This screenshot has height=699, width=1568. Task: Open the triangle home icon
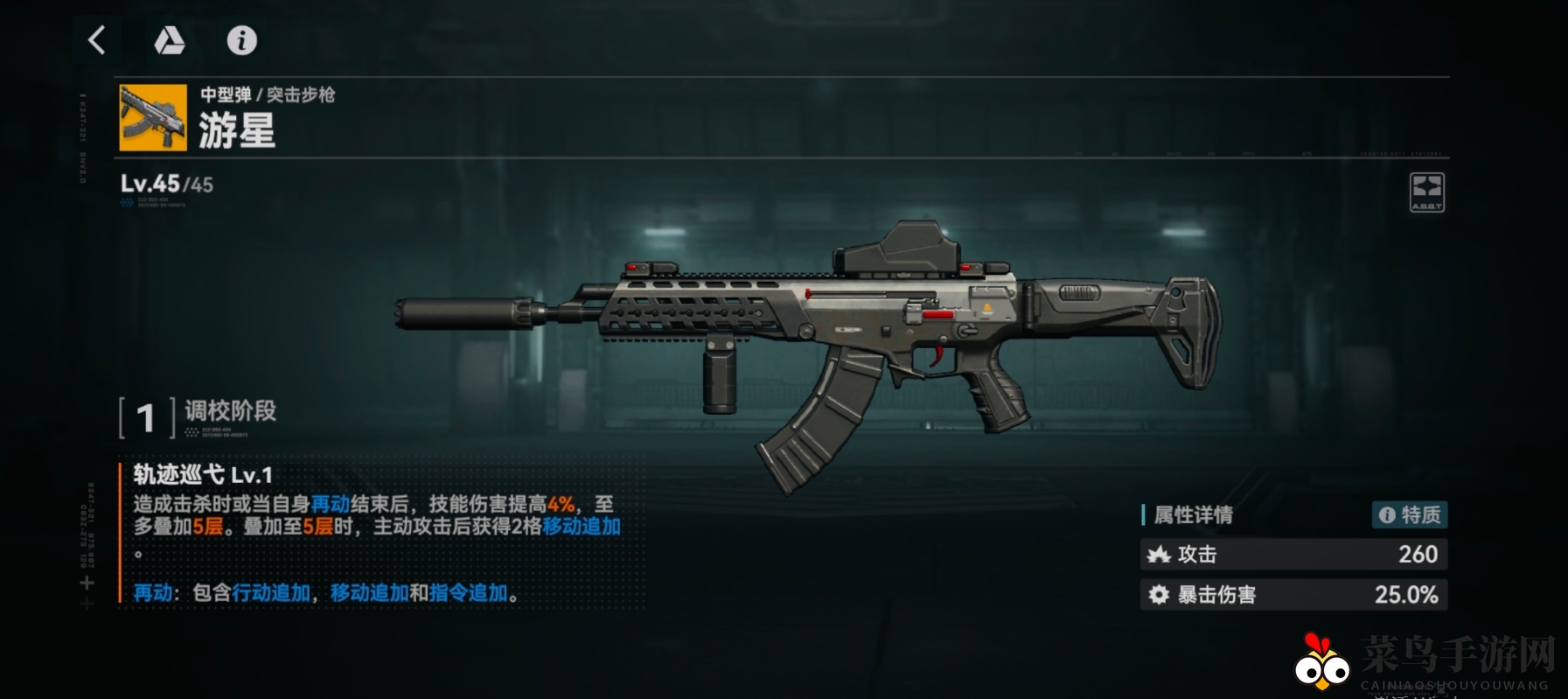pos(169,40)
